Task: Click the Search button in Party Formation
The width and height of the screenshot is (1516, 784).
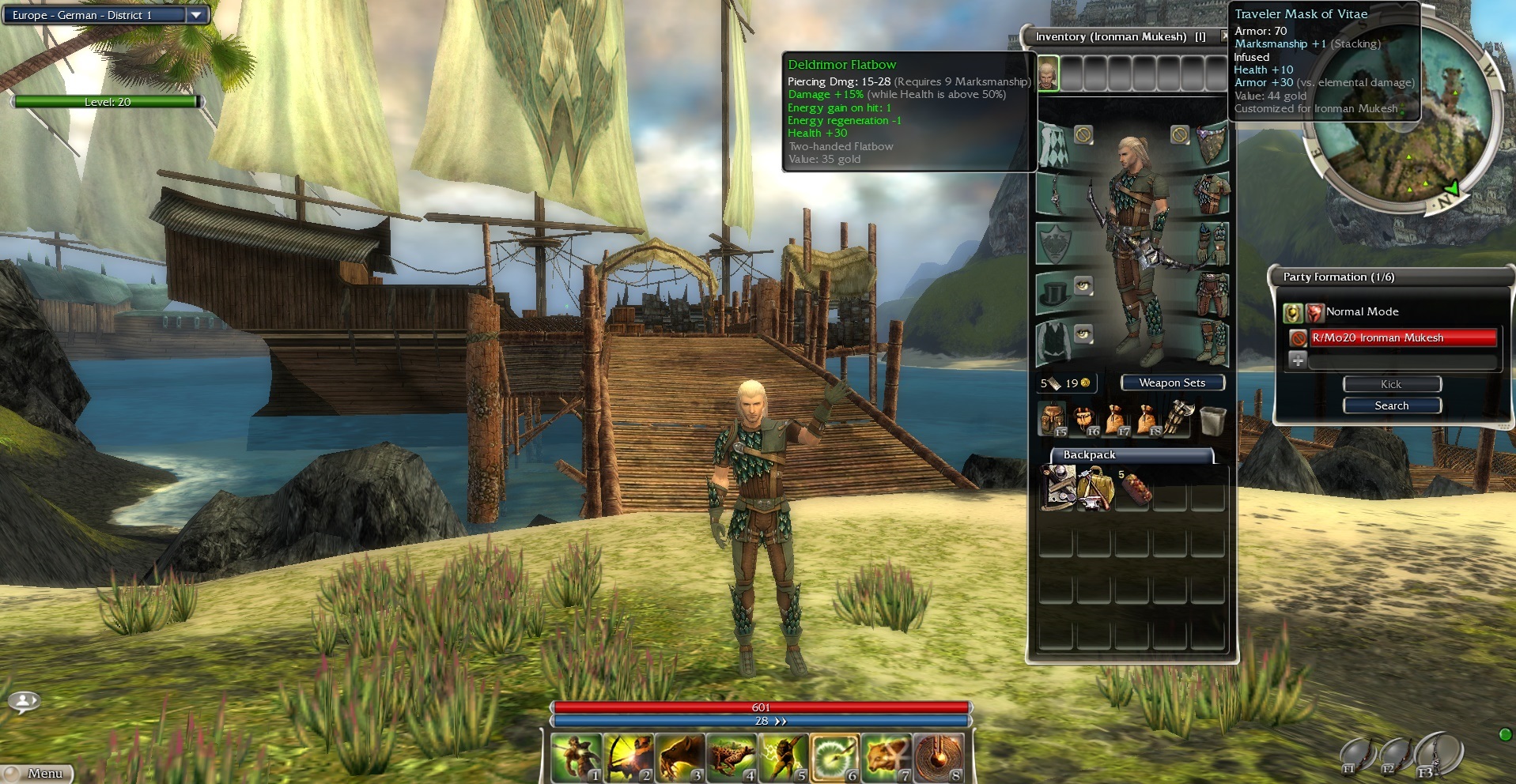Action: (1391, 405)
